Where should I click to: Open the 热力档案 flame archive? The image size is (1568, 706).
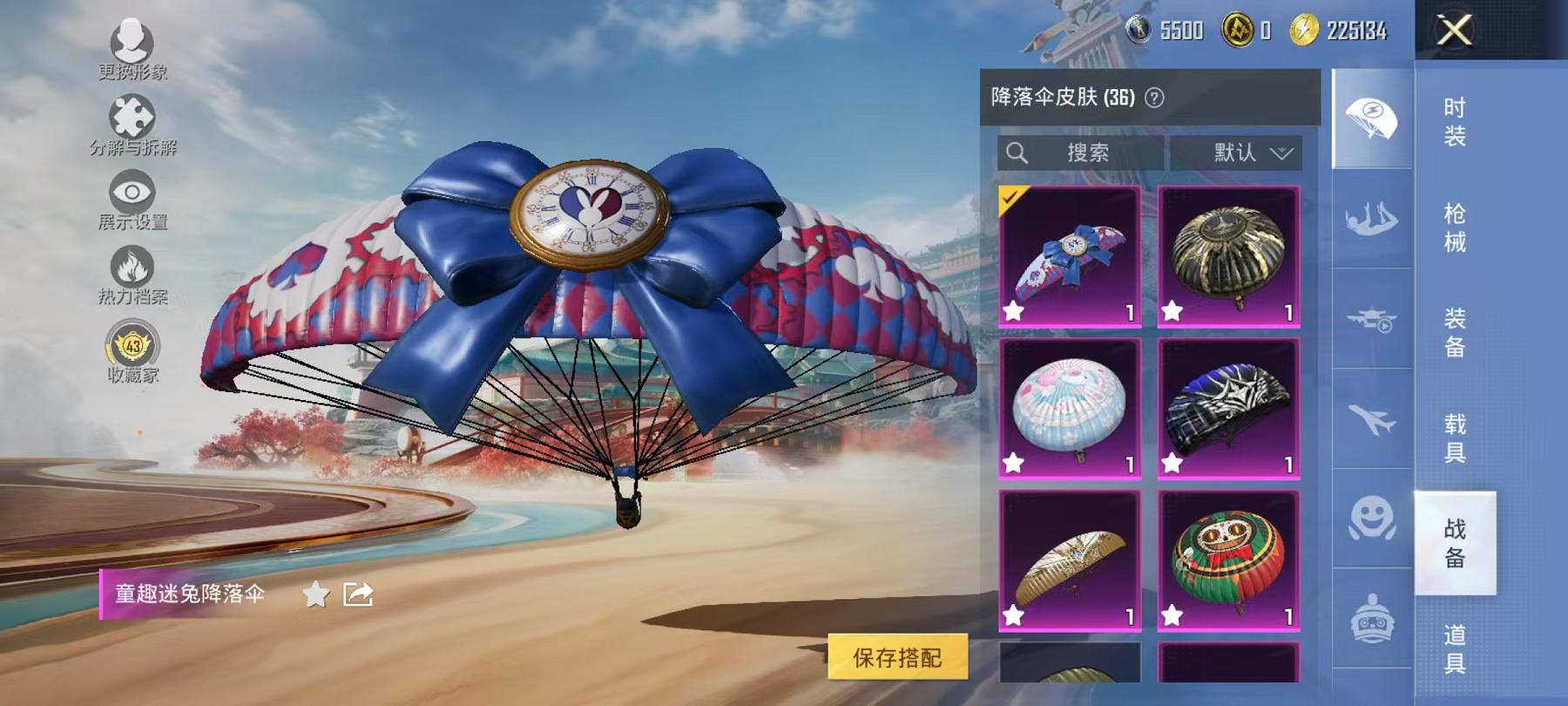click(131, 266)
